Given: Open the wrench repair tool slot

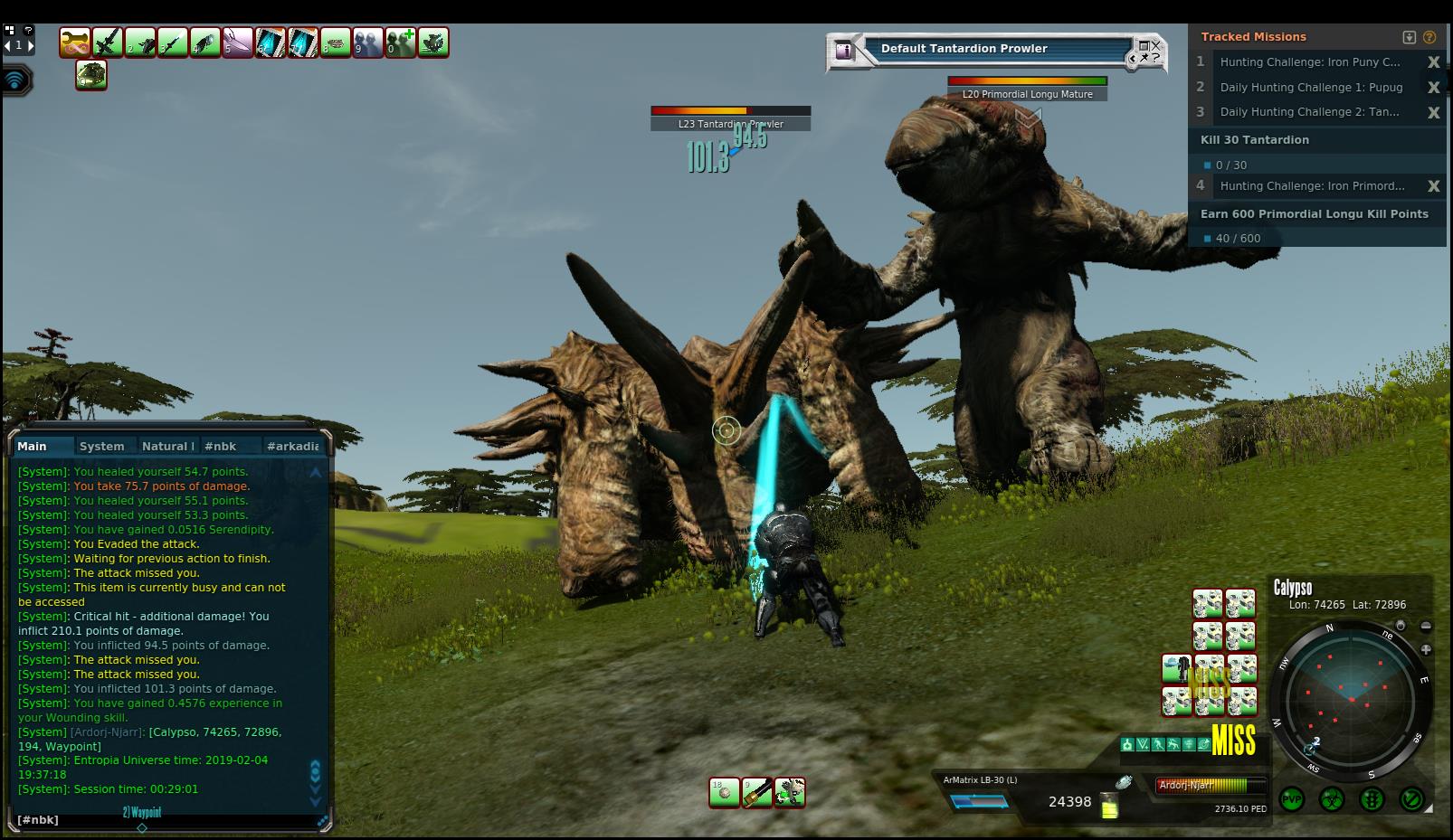Looking at the screenshot, I should pos(75,42).
